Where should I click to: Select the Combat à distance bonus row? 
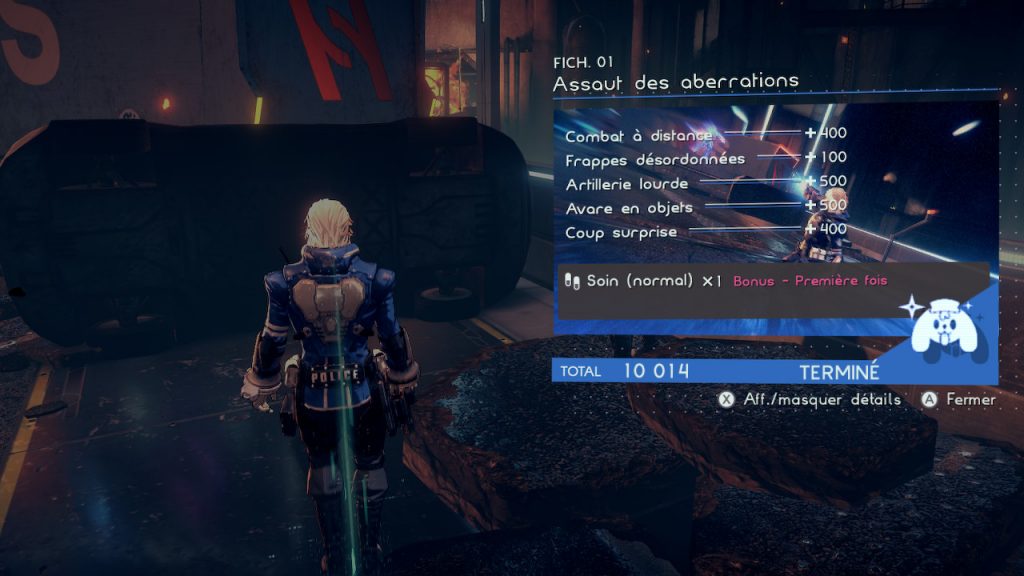point(639,135)
